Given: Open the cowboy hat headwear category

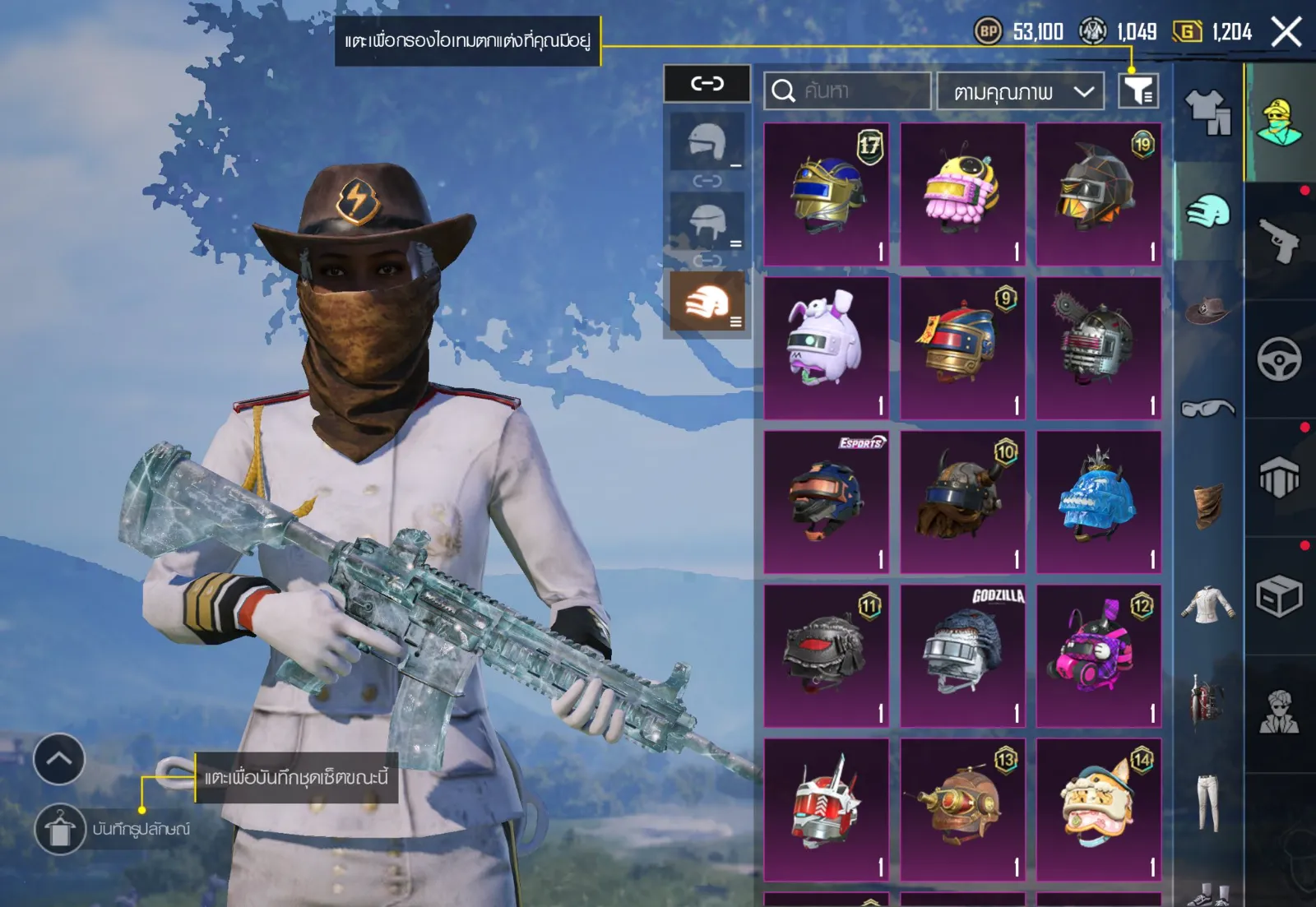Looking at the screenshot, I should pos(1207,311).
